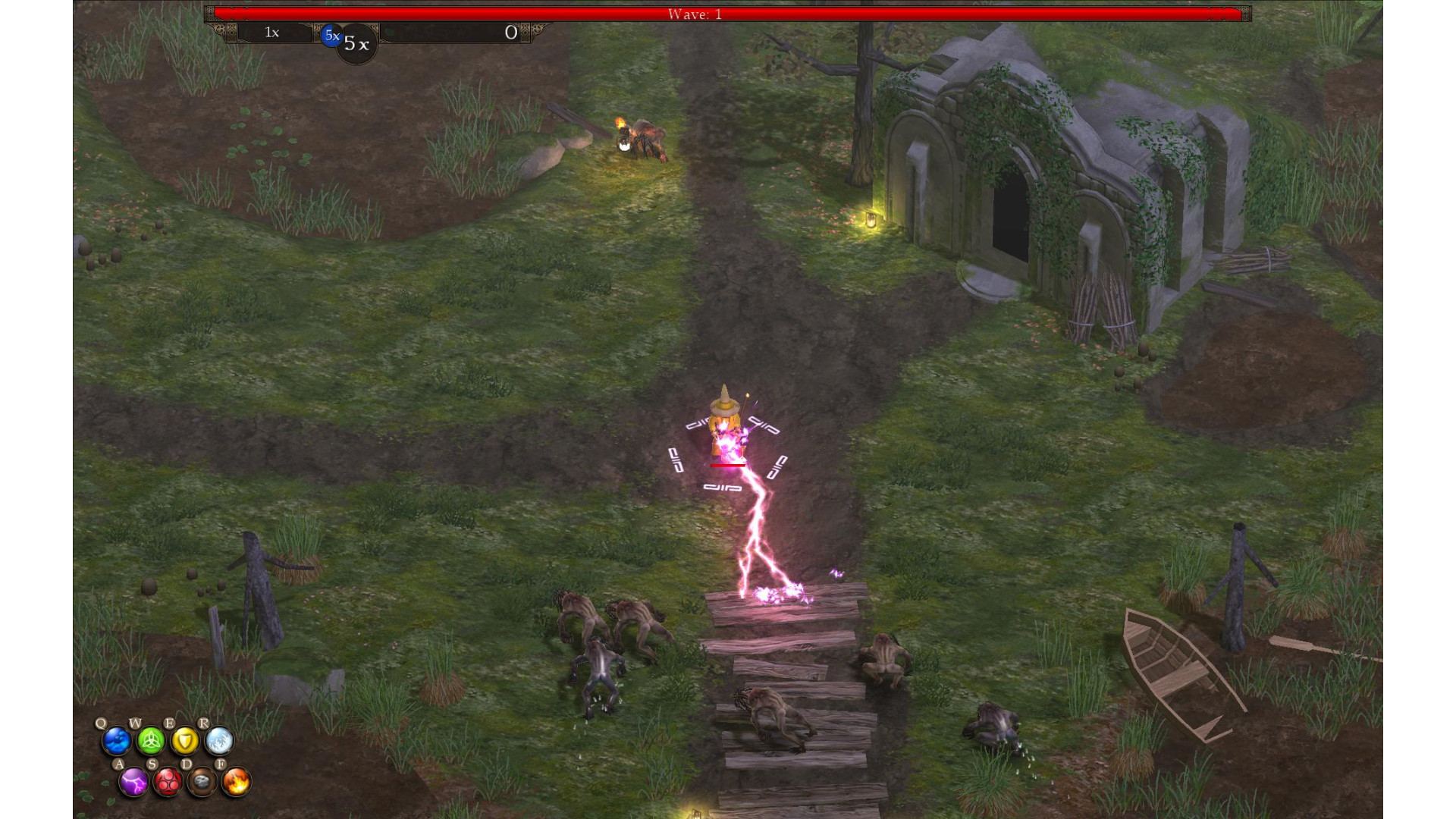Select the blue water element orb
The height and width of the screenshot is (819, 1456).
(x=117, y=741)
